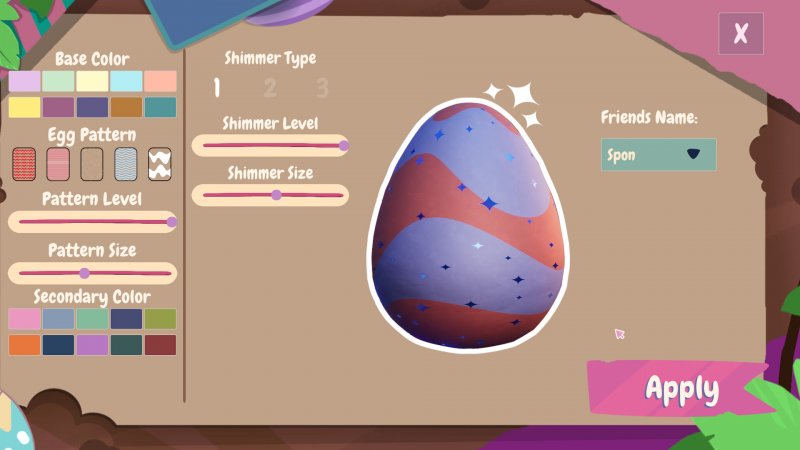This screenshot has width=800, height=450.
Task: Pick the olive green secondary color
Action: pyautogui.click(x=160, y=319)
